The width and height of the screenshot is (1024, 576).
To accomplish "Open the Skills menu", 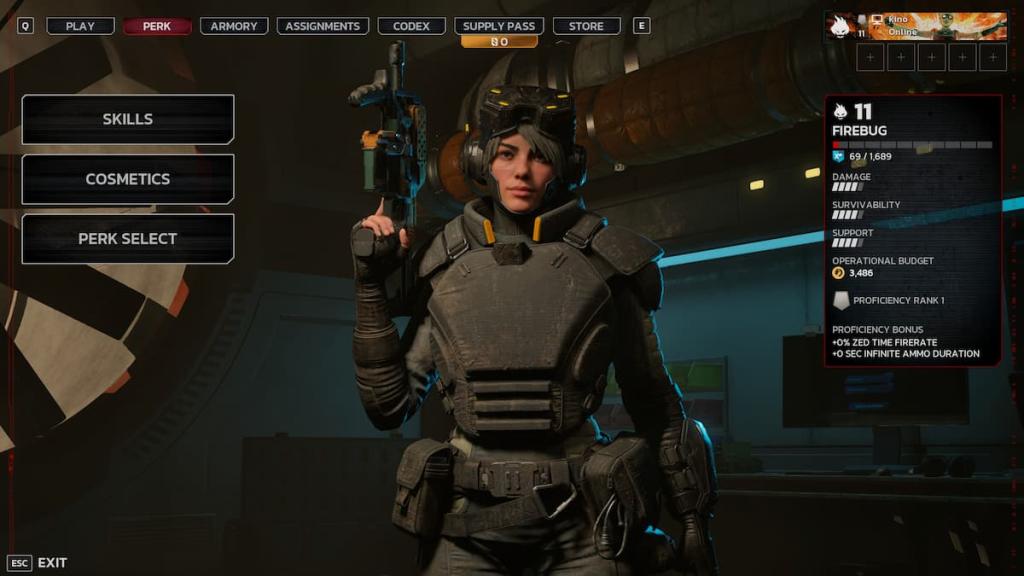I will point(128,119).
